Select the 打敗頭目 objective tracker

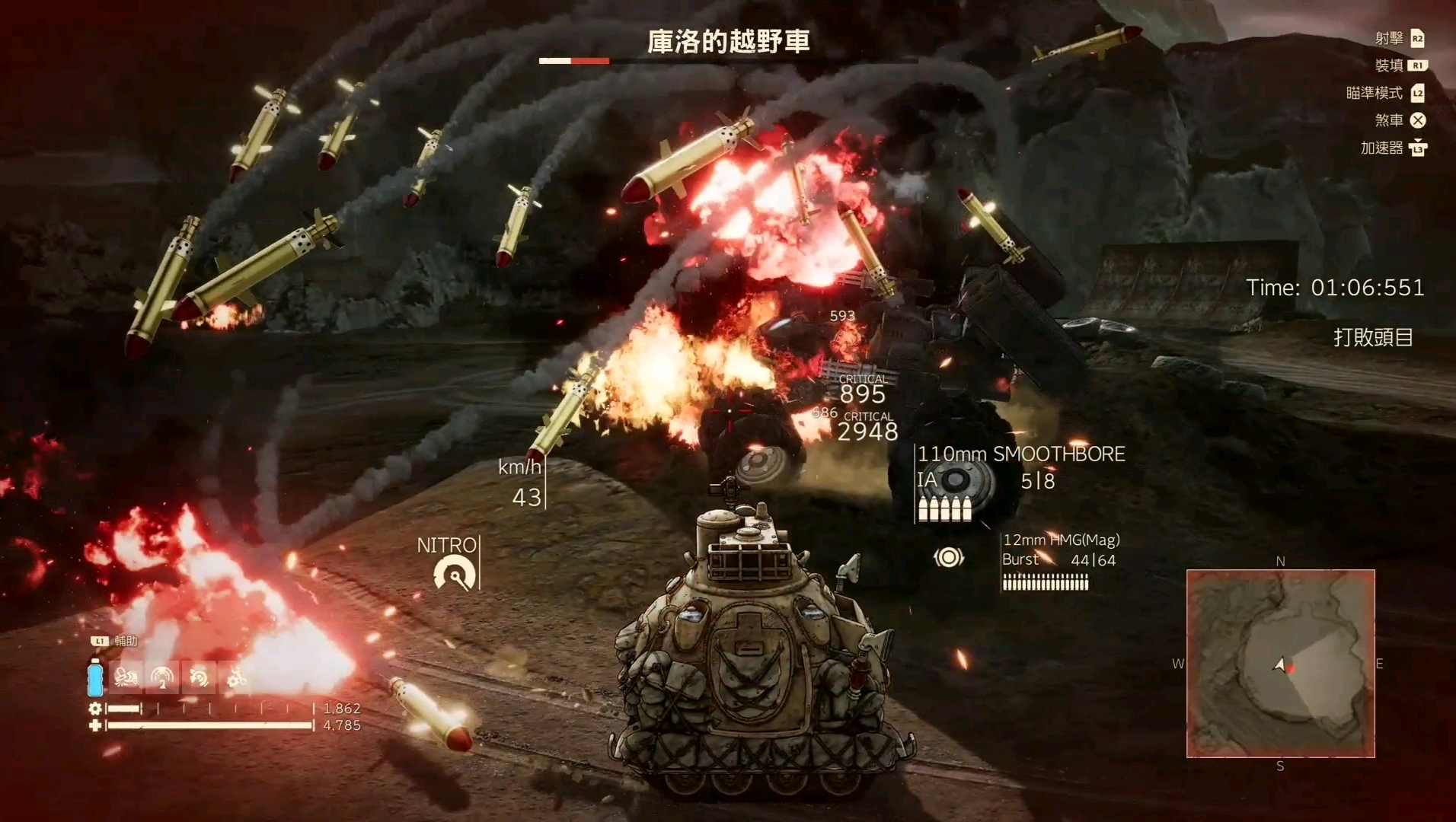[x=1372, y=337]
